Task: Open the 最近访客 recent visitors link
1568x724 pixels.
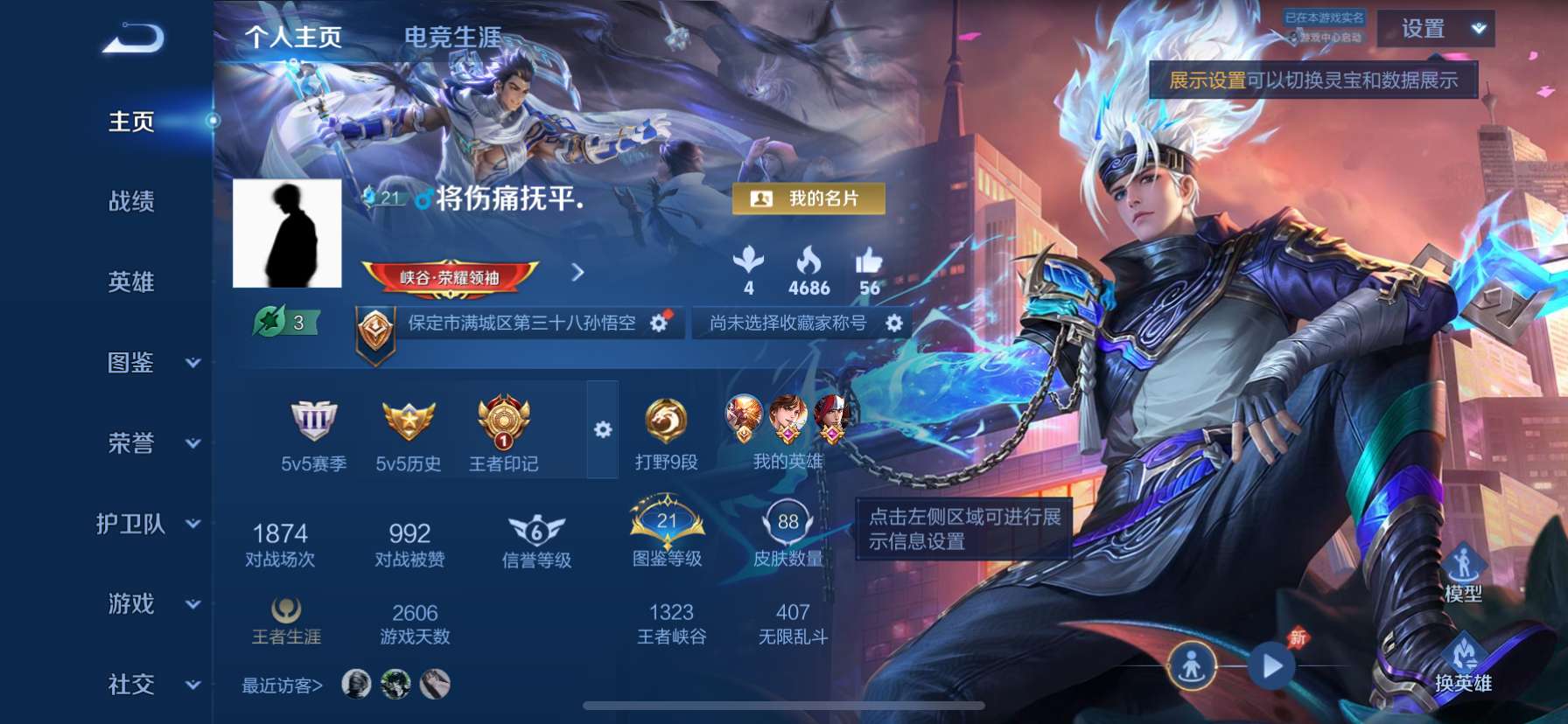Action: click(280, 686)
